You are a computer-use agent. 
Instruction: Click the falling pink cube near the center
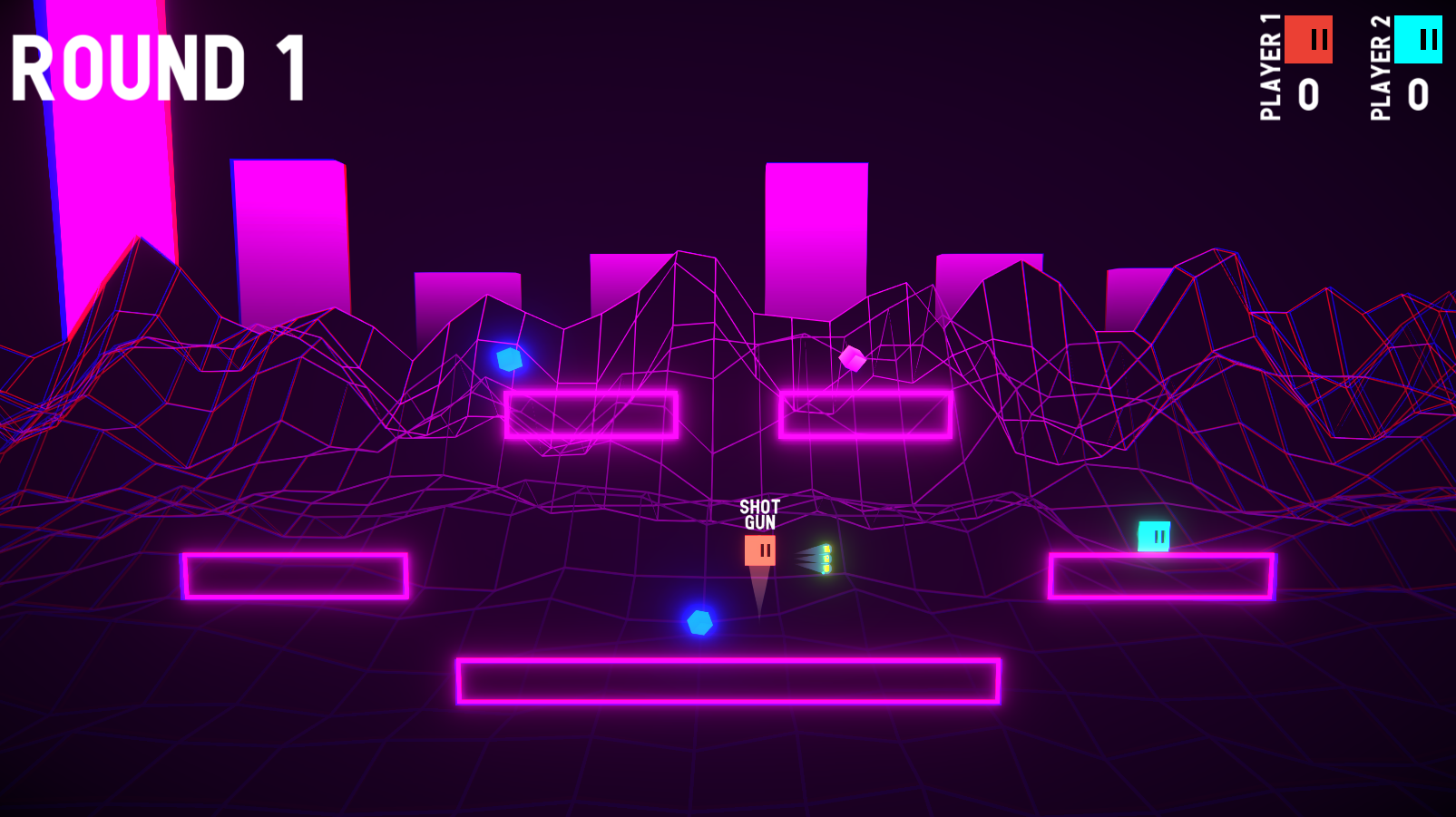coord(851,357)
